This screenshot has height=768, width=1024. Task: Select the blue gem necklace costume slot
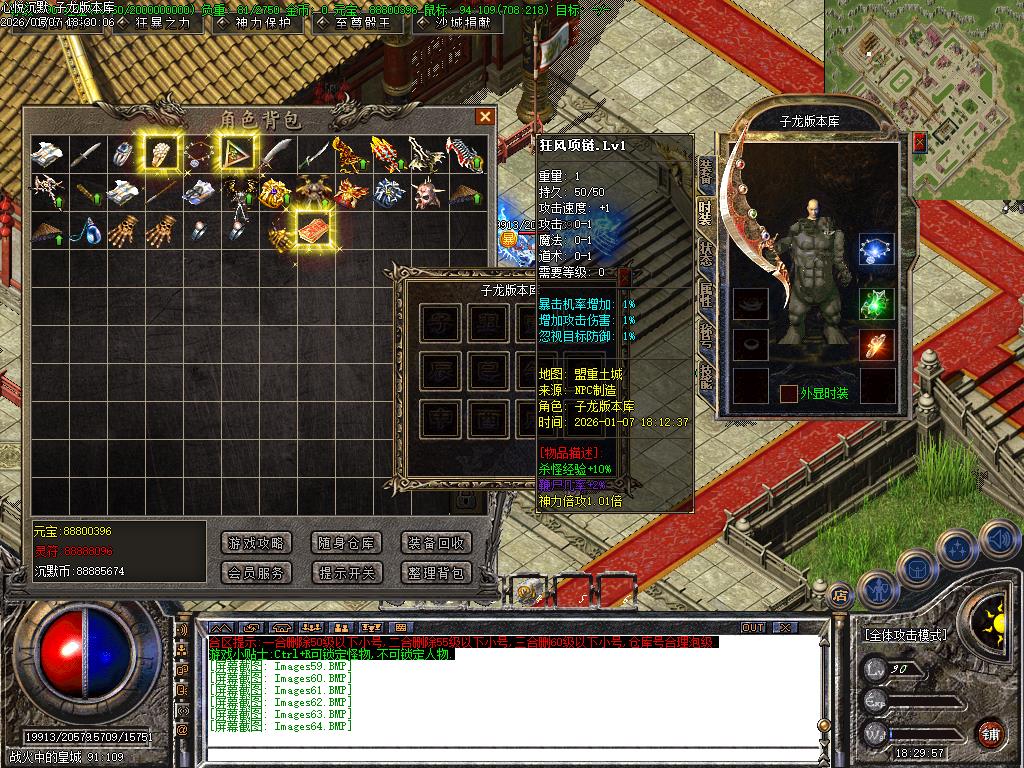(x=876, y=250)
